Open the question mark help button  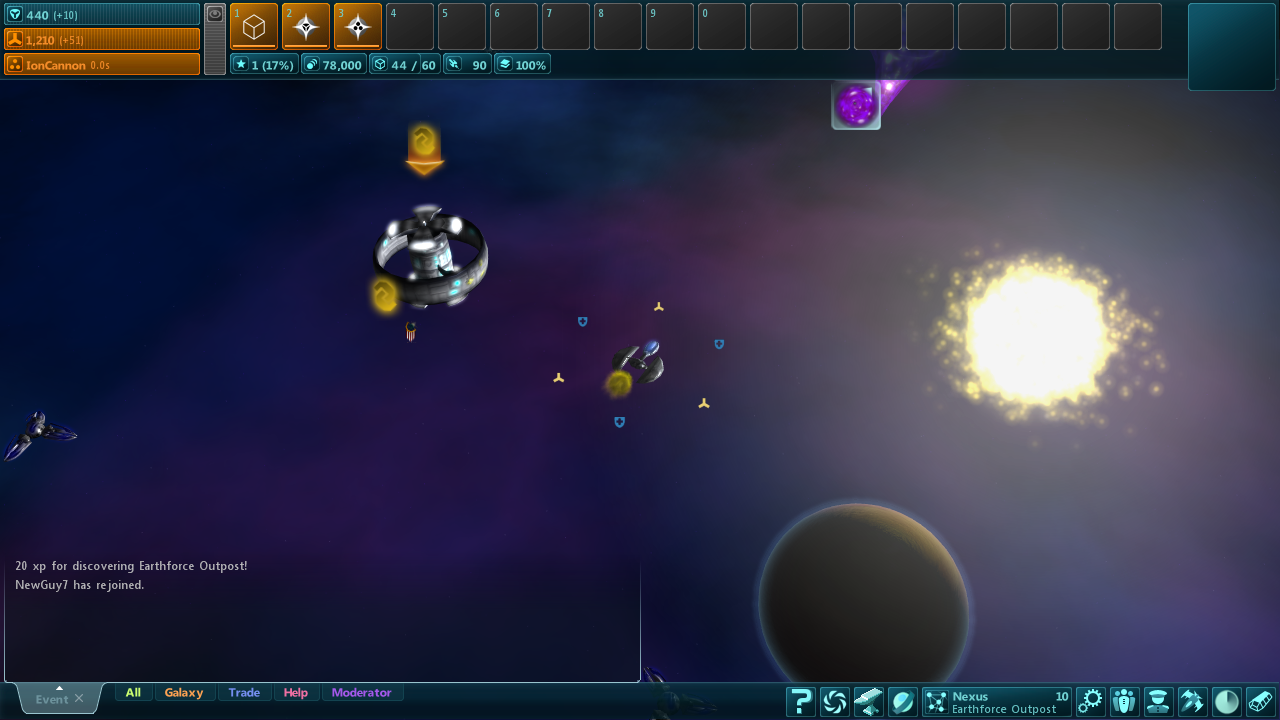(x=800, y=702)
